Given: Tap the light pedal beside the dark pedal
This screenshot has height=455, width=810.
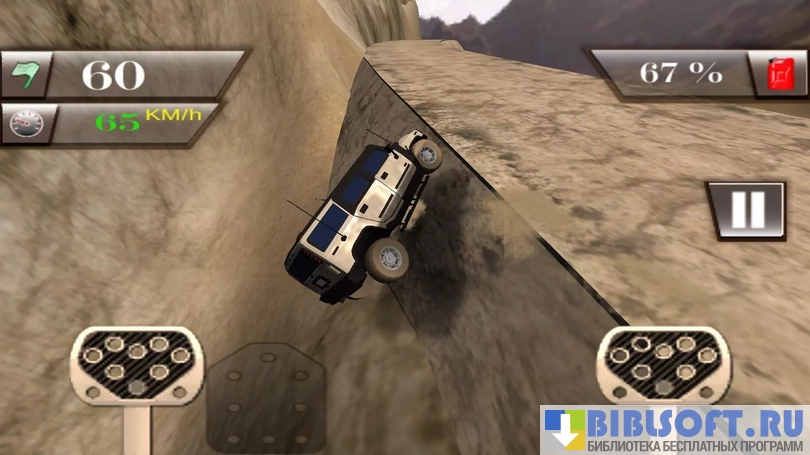Looking at the screenshot, I should click(136, 367).
